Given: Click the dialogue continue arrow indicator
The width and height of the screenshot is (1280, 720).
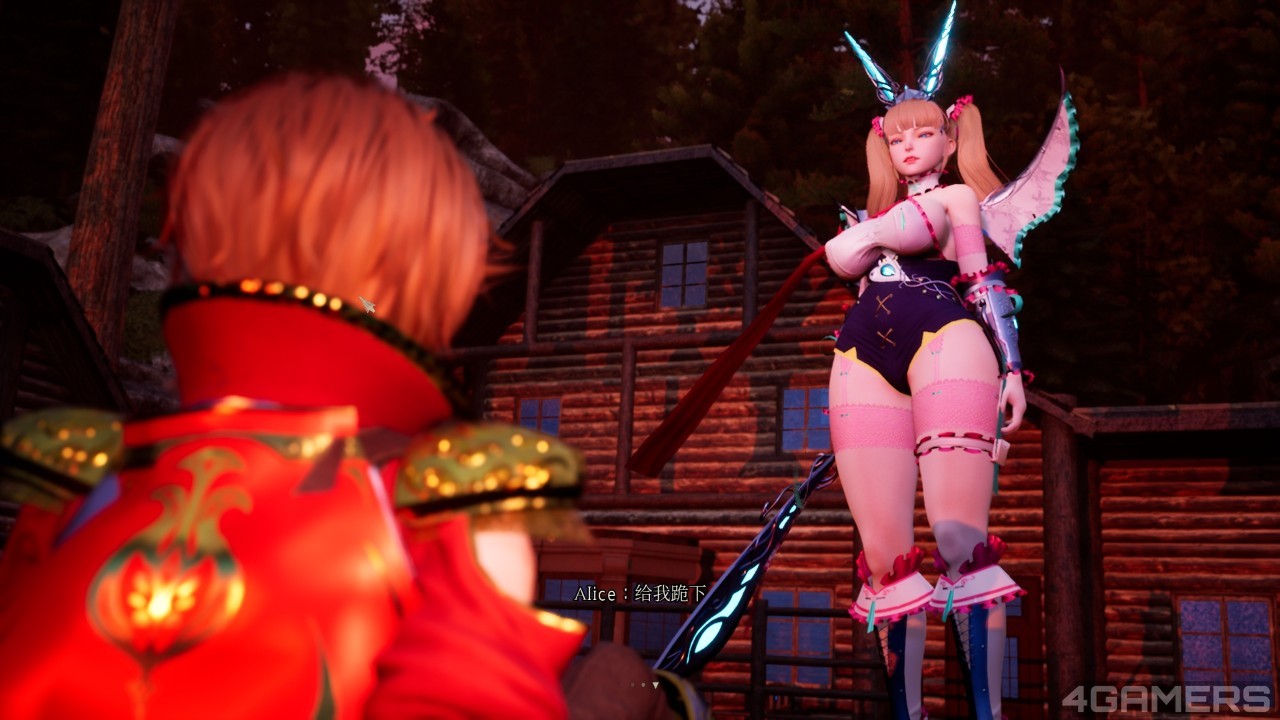Looking at the screenshot, I should (655, 685).
